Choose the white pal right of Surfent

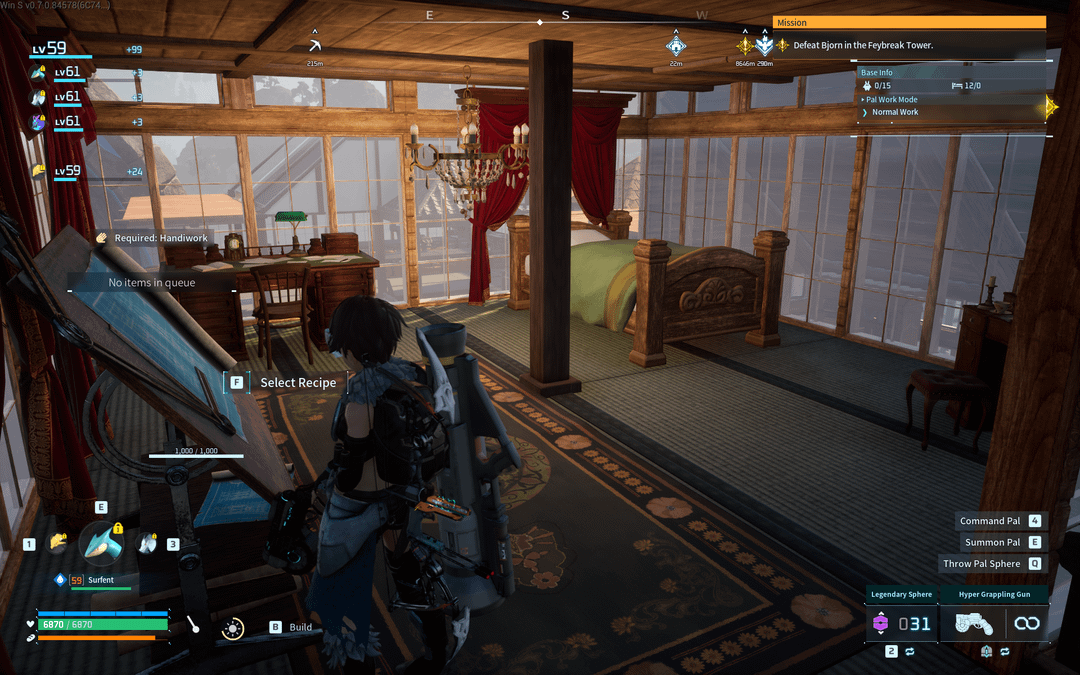[x=147, y=543]
